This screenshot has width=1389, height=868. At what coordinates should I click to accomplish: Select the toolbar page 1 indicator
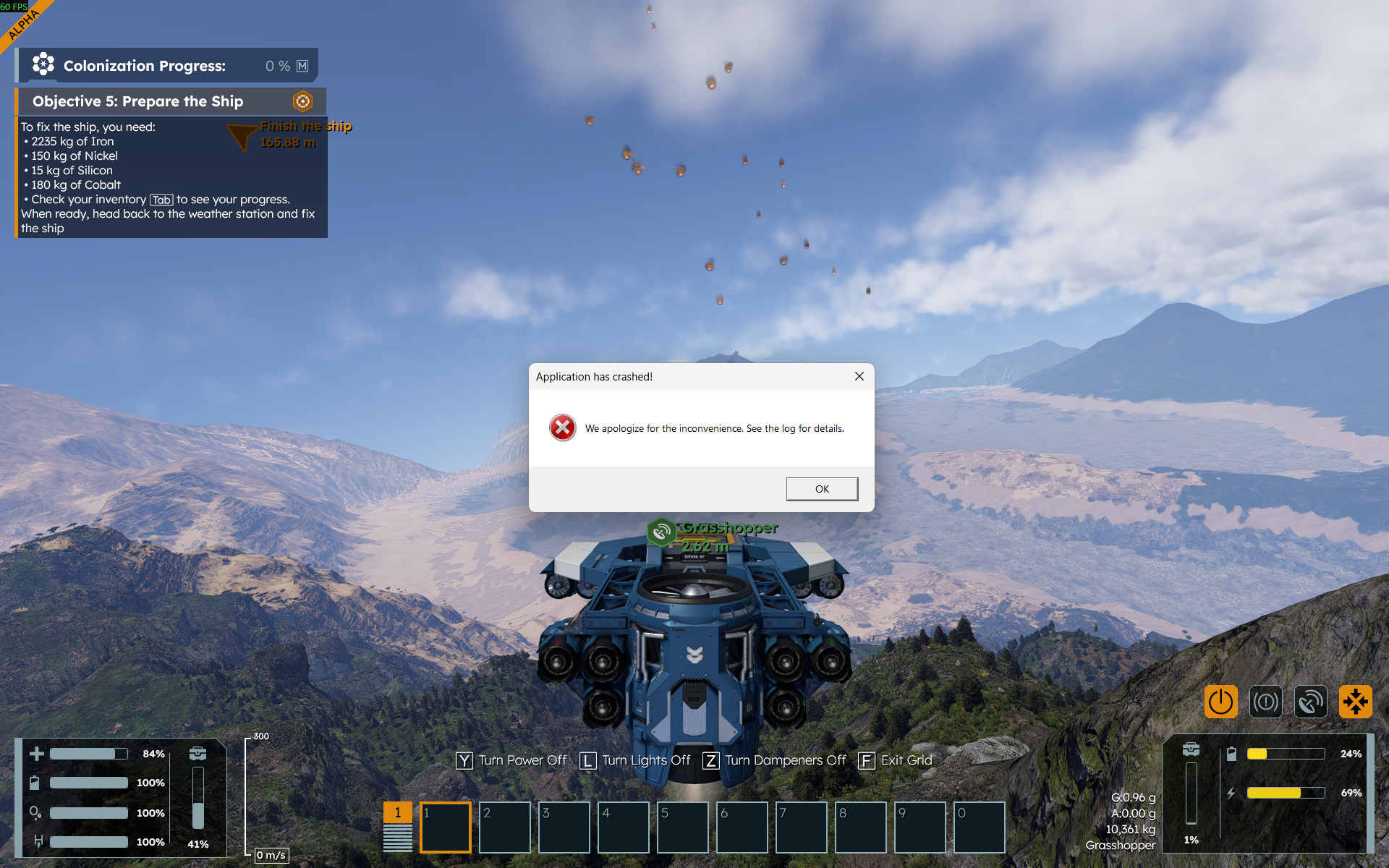[x=397, y=812]
